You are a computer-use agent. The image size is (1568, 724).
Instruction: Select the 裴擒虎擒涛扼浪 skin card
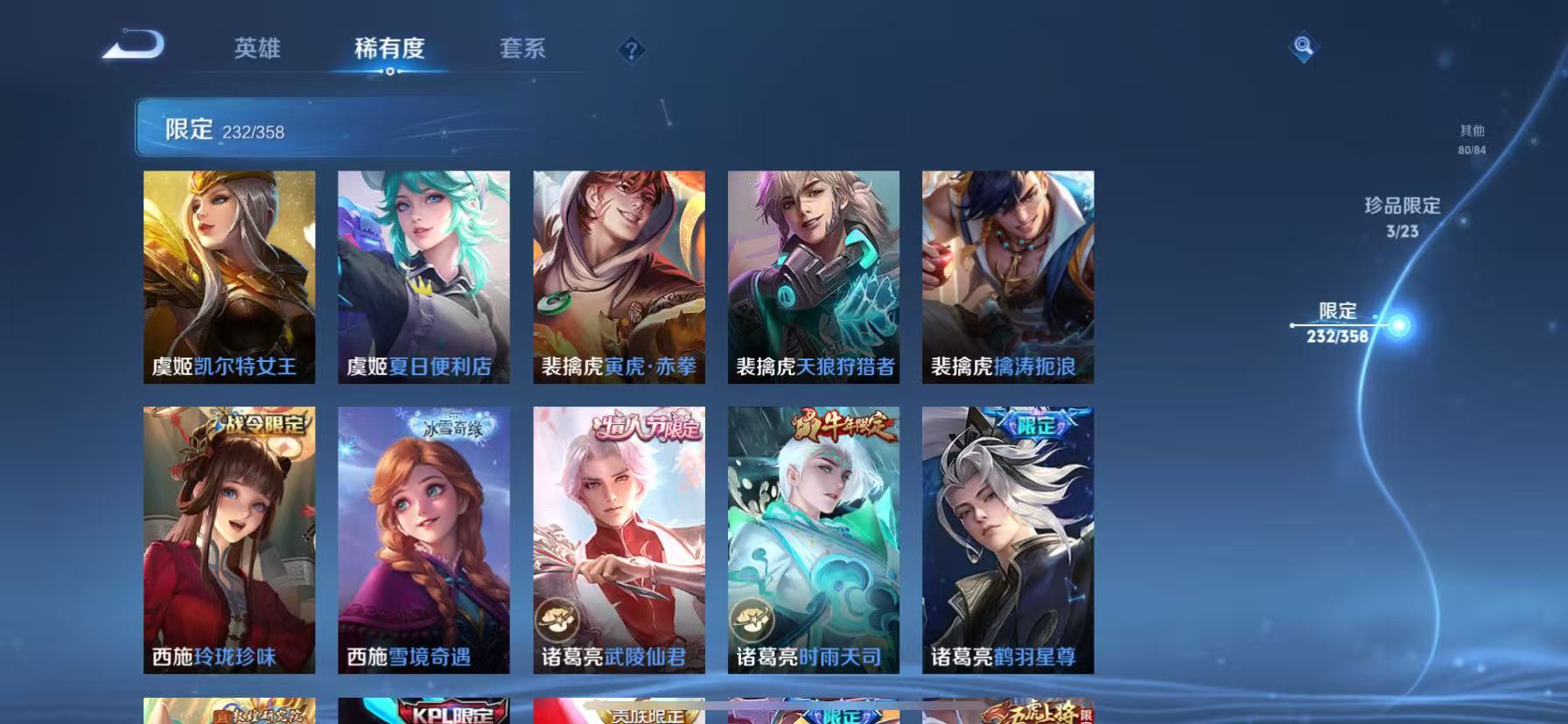tap(1007, 275)
